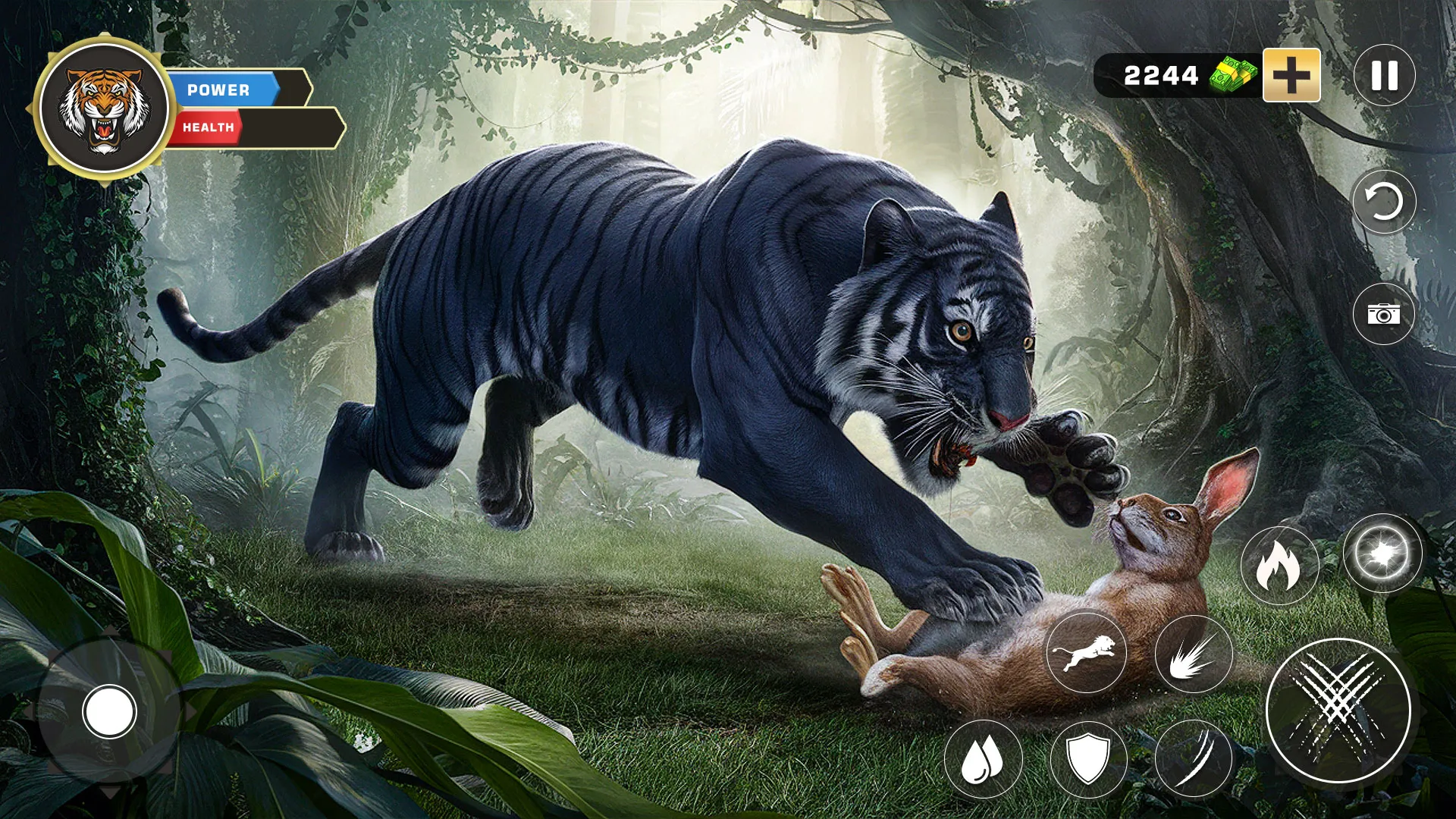This screenshot has width=1456, height=819.
Task: Tap the POWER bar label
Action: pos(218,90)
